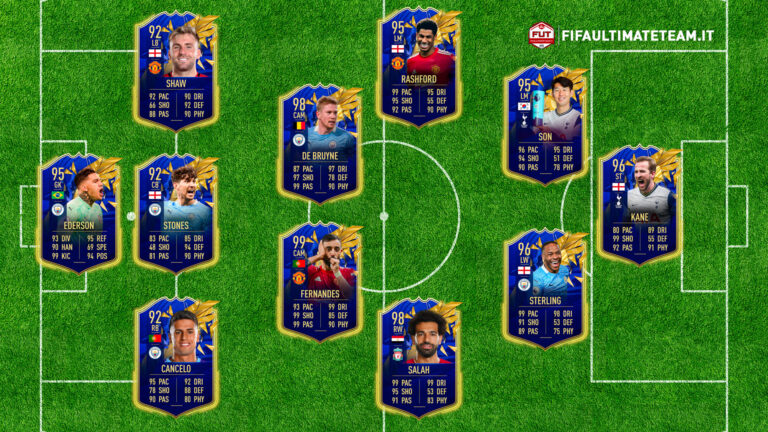Select the Shaw left-back card
The width and height of the screenshot is (768, 432).
click(177, 70)
